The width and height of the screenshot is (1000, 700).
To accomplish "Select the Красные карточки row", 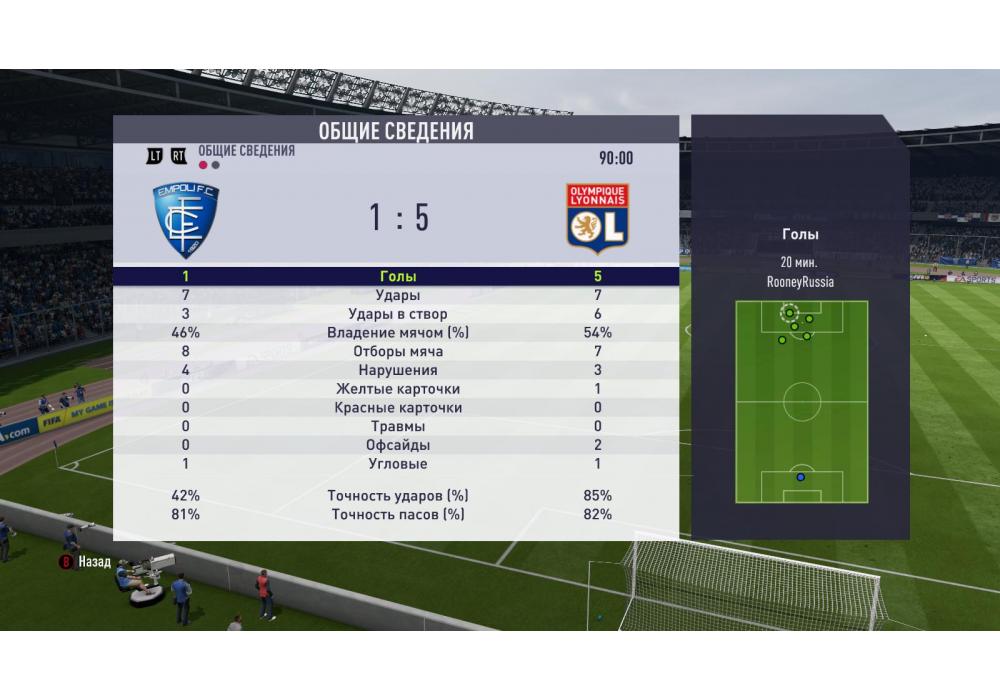I will 396,408.
